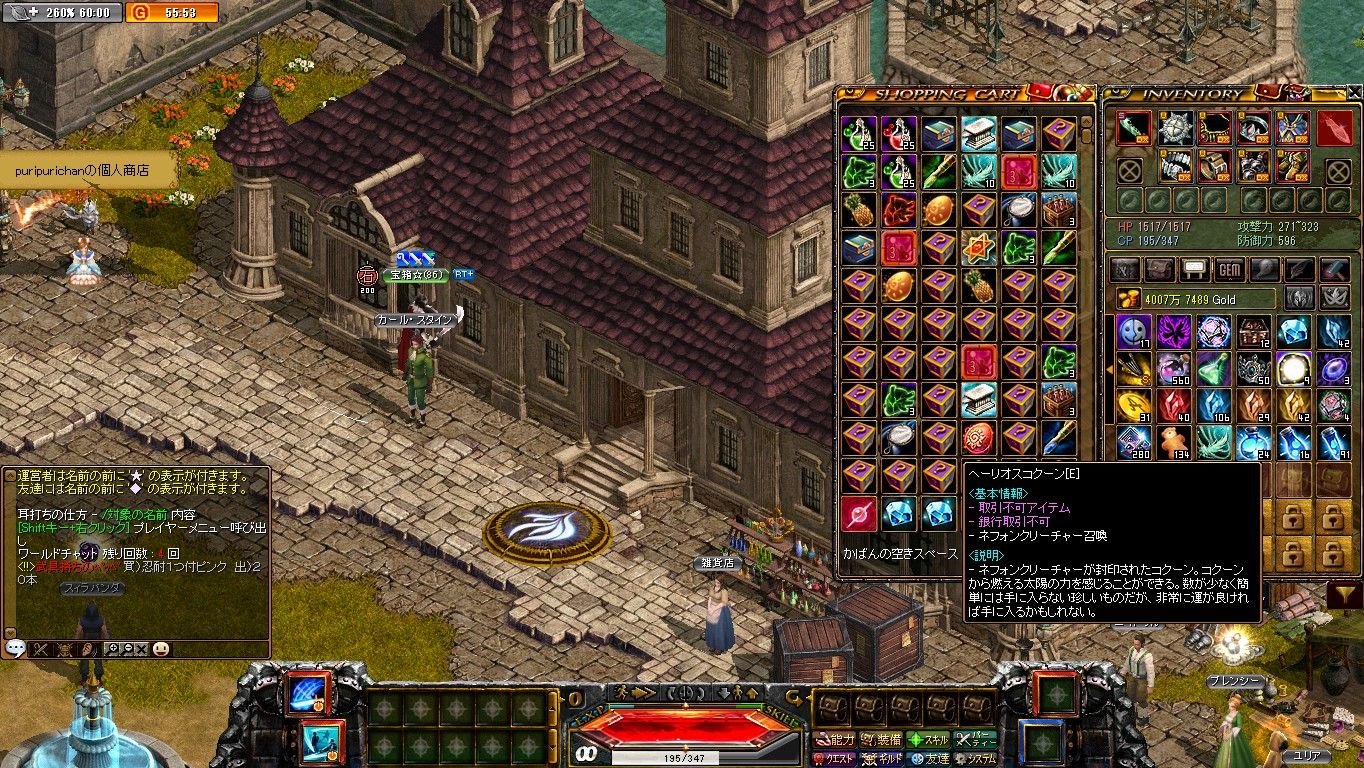Open the システム (System) menu
Viewport: 1364px width, 768px height.
click(x=975, y=759)
